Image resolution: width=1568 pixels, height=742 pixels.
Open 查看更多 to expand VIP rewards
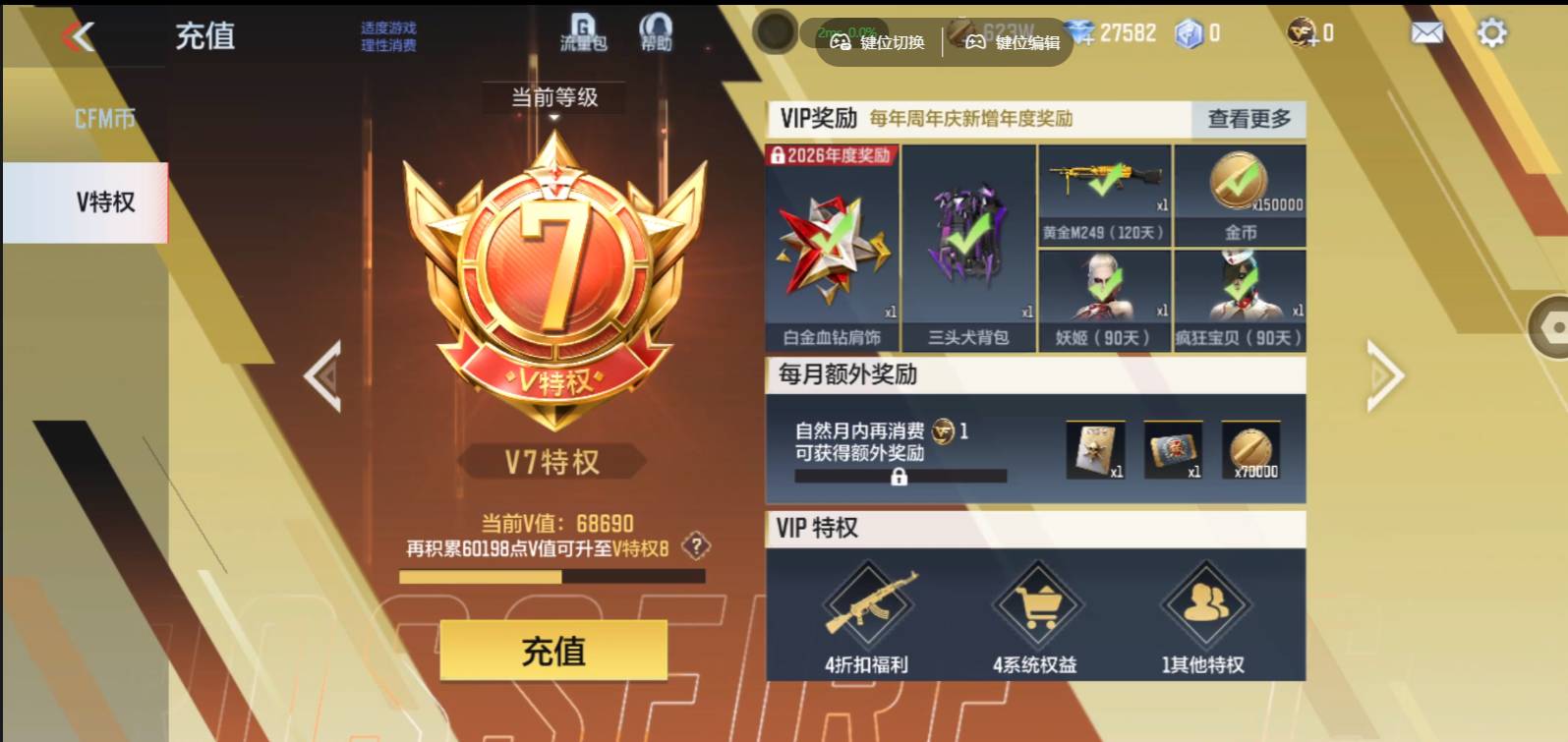point(1247,120)
